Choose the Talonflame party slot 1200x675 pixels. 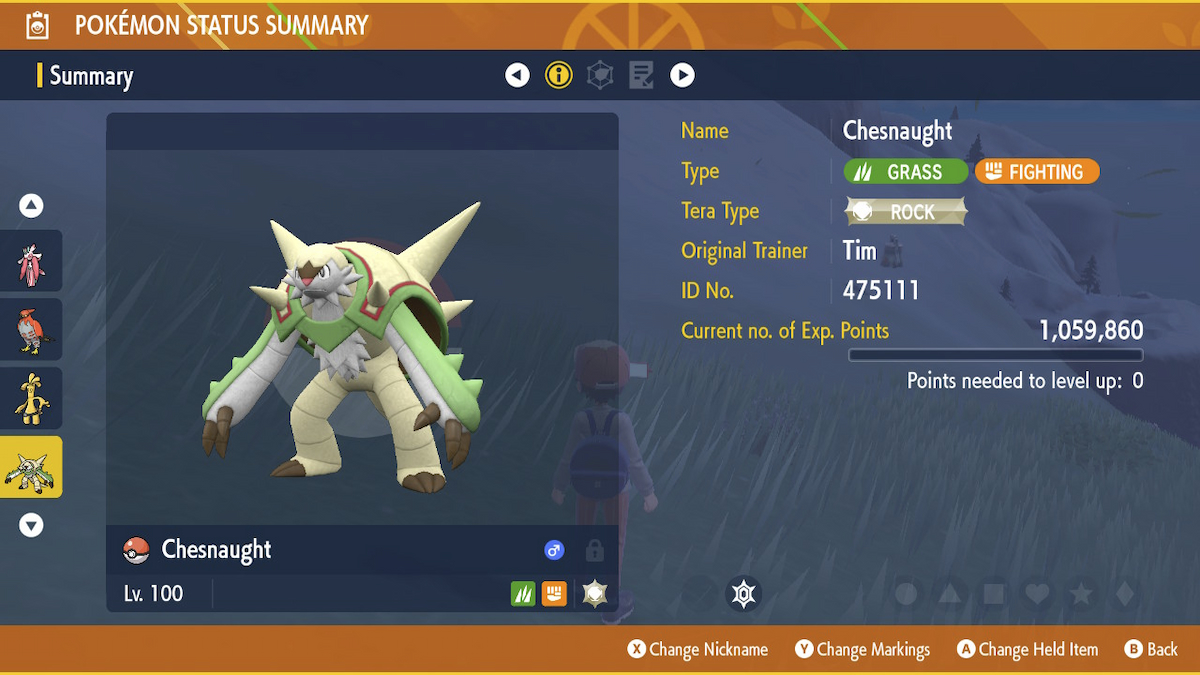31,329
